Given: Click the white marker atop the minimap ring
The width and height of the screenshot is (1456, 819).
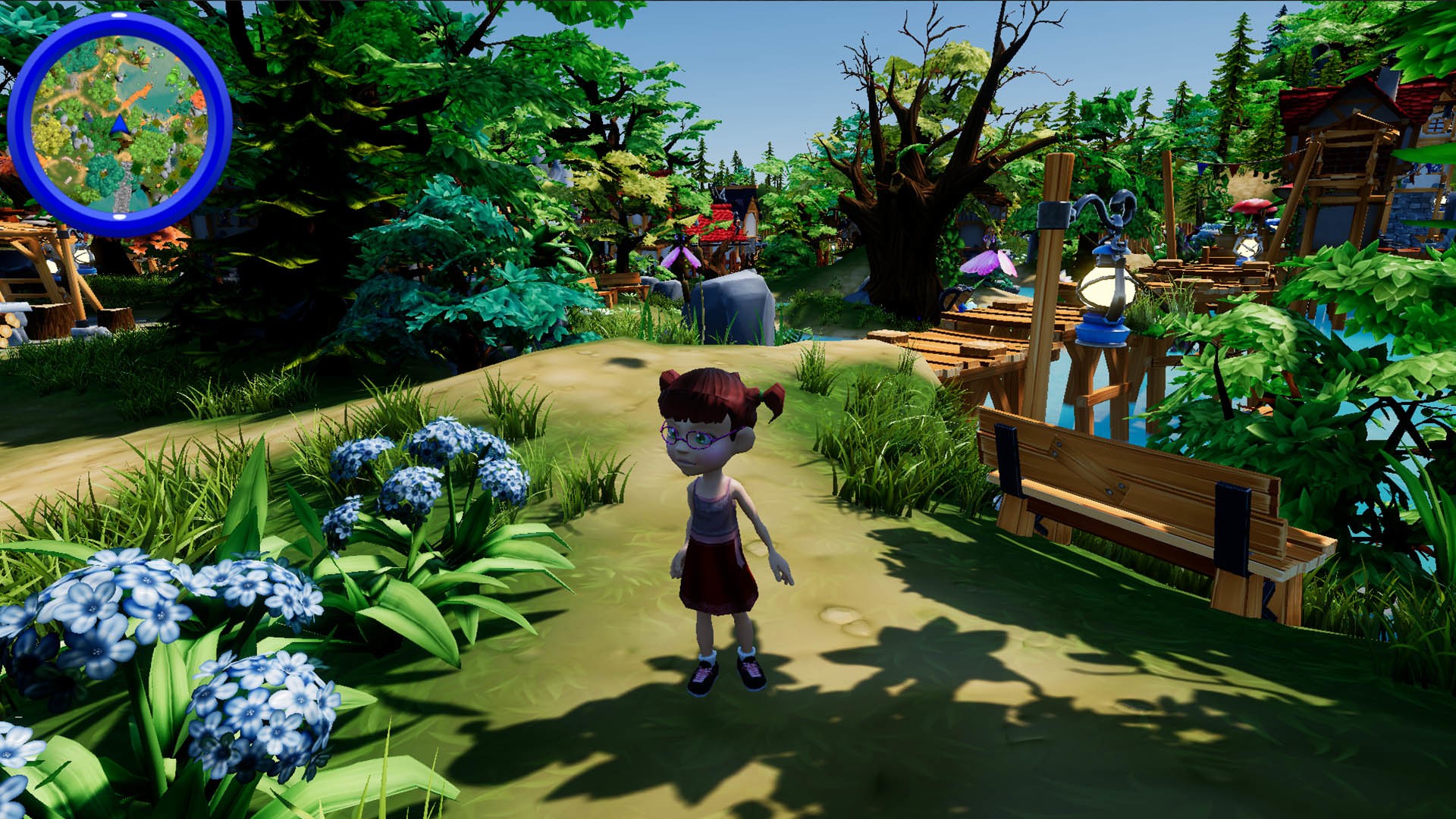Looking at the screenshot, I should coord(119,15).
